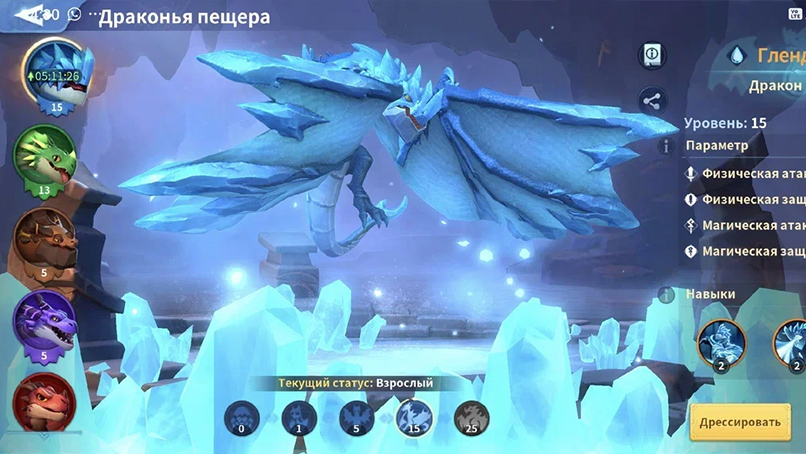
Task: View the adult stage at level 15
Action: click(414, 418)
